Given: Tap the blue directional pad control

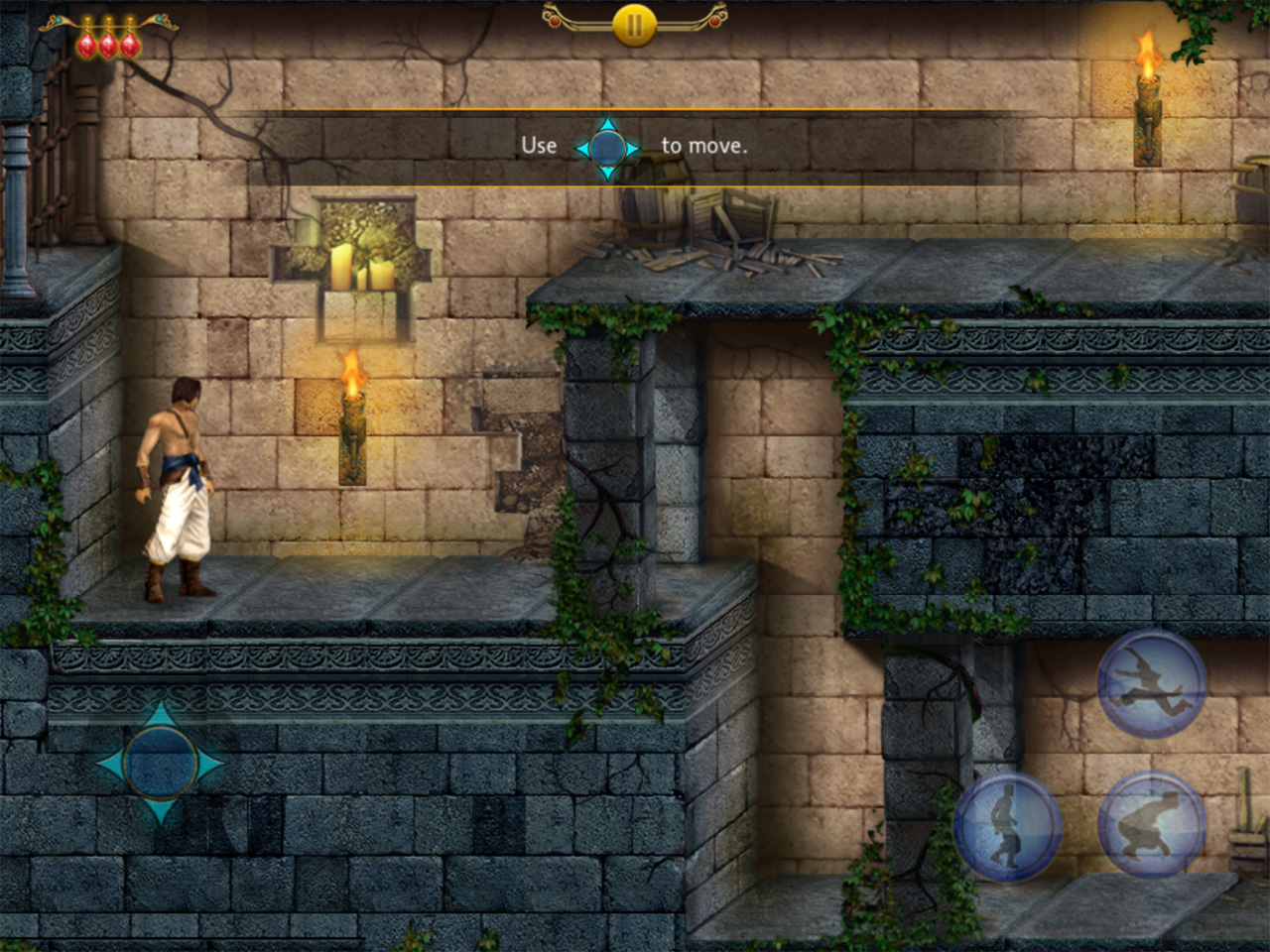Looking at the screenshot, I should (x=161, y=763).
